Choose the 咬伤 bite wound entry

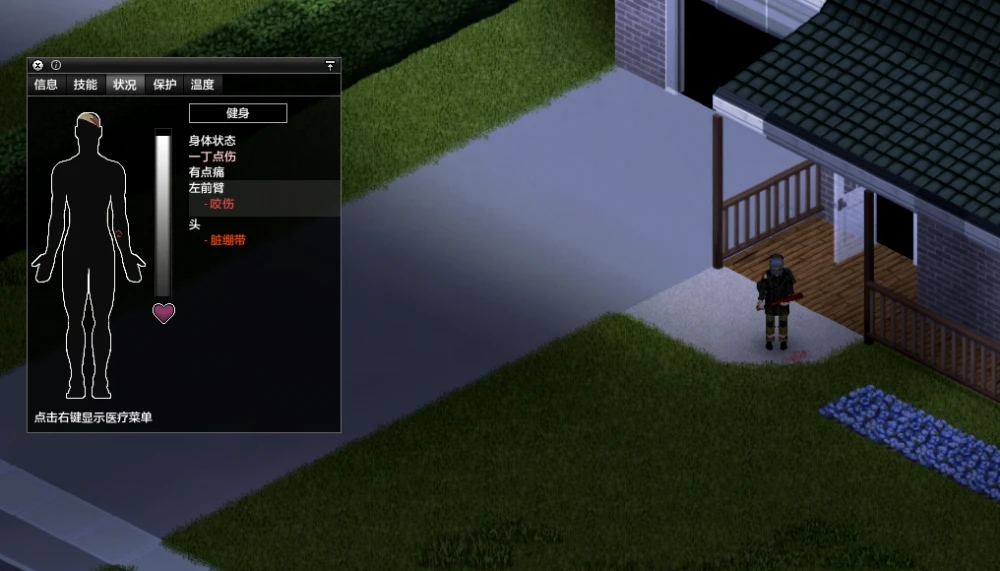[x=222, y=204]
